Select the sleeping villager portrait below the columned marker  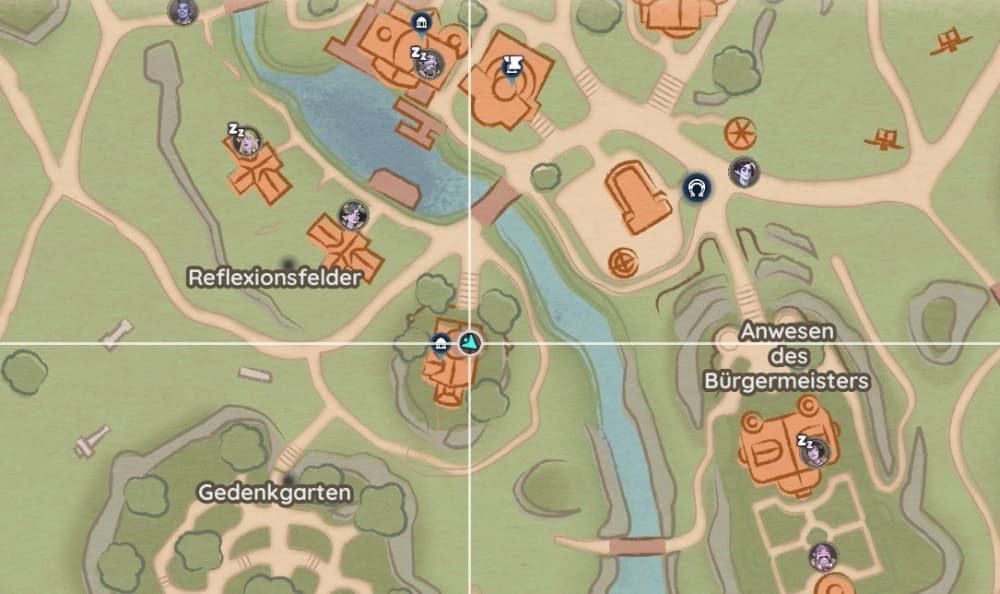click(429, 65)
